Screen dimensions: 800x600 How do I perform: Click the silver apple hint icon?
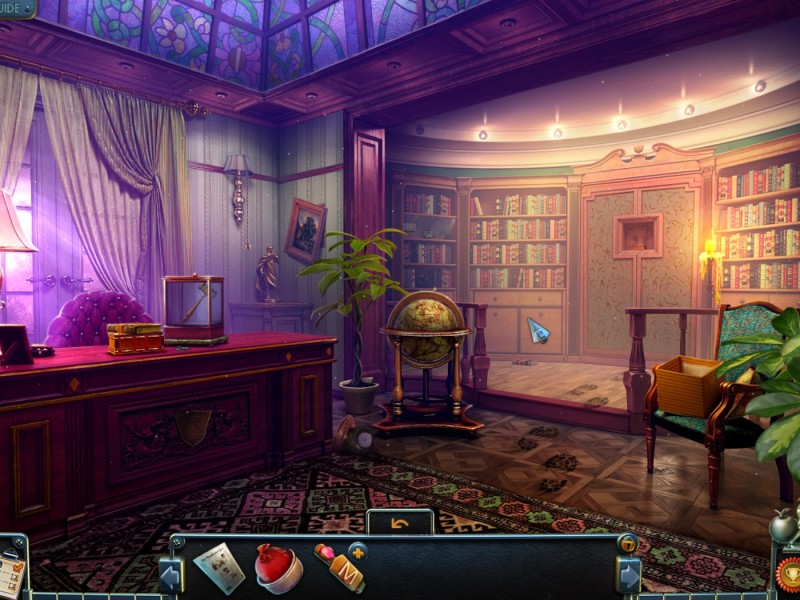[x=783, y=525]
